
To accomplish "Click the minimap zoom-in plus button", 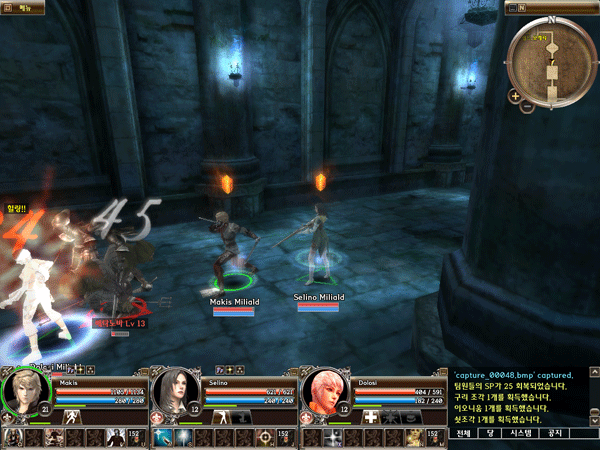I will click(x=514, y=97).
